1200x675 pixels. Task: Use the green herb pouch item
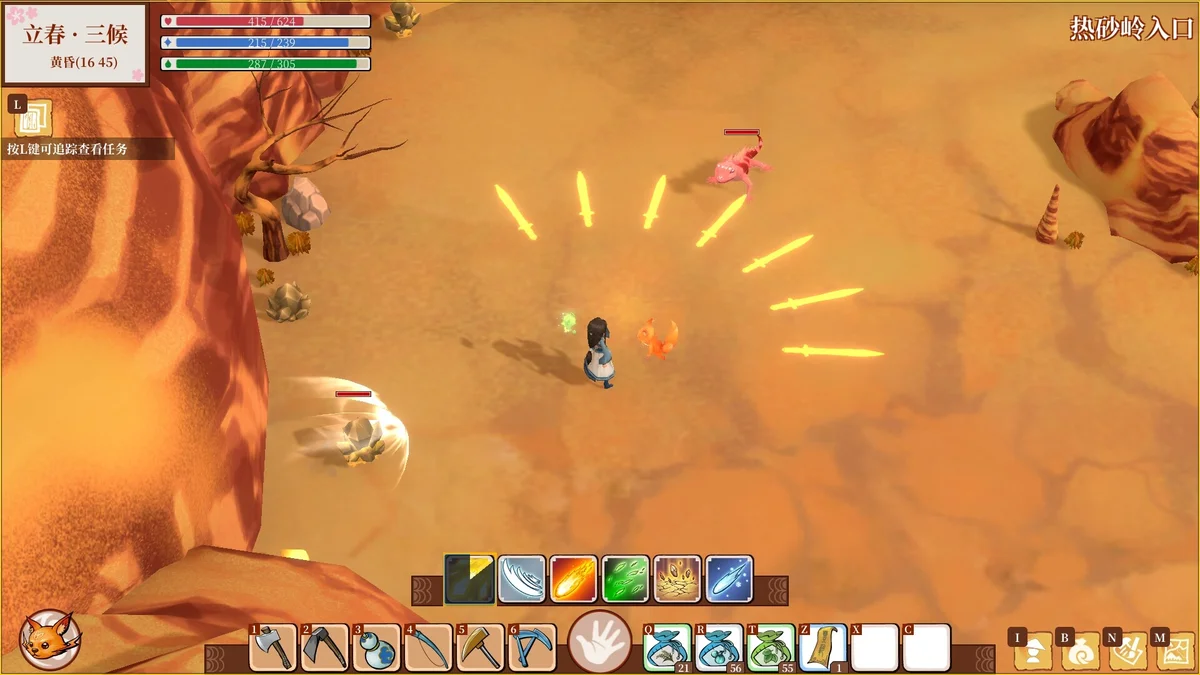click(x=771, y=648)
